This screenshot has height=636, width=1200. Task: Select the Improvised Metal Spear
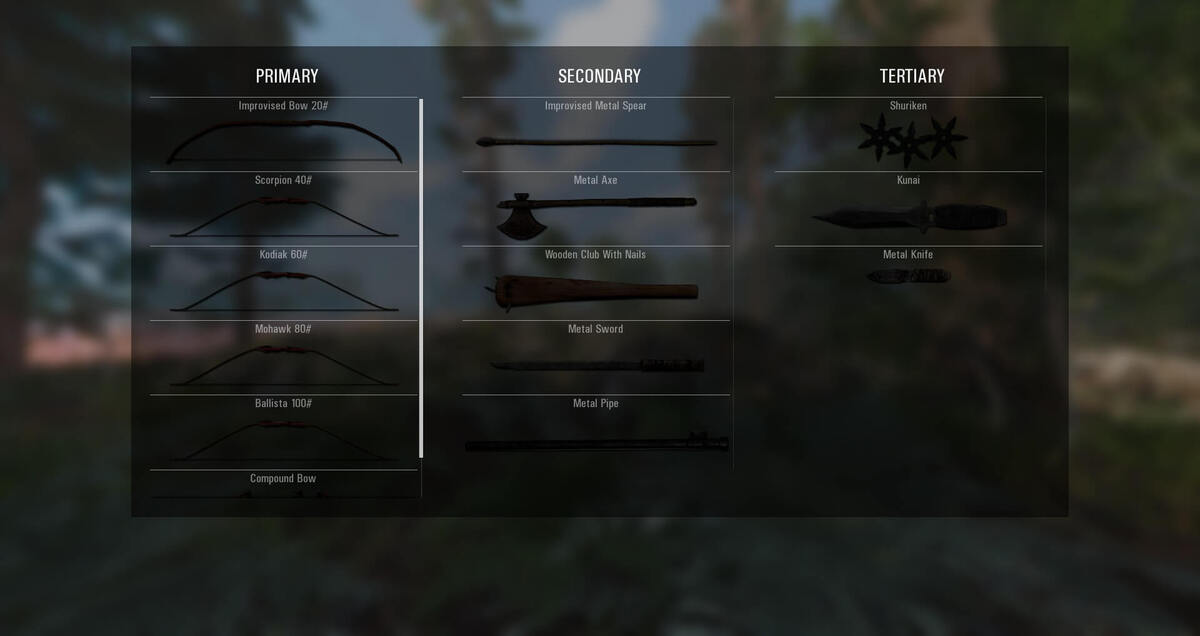pyautogui.click(x=596, y=136)
